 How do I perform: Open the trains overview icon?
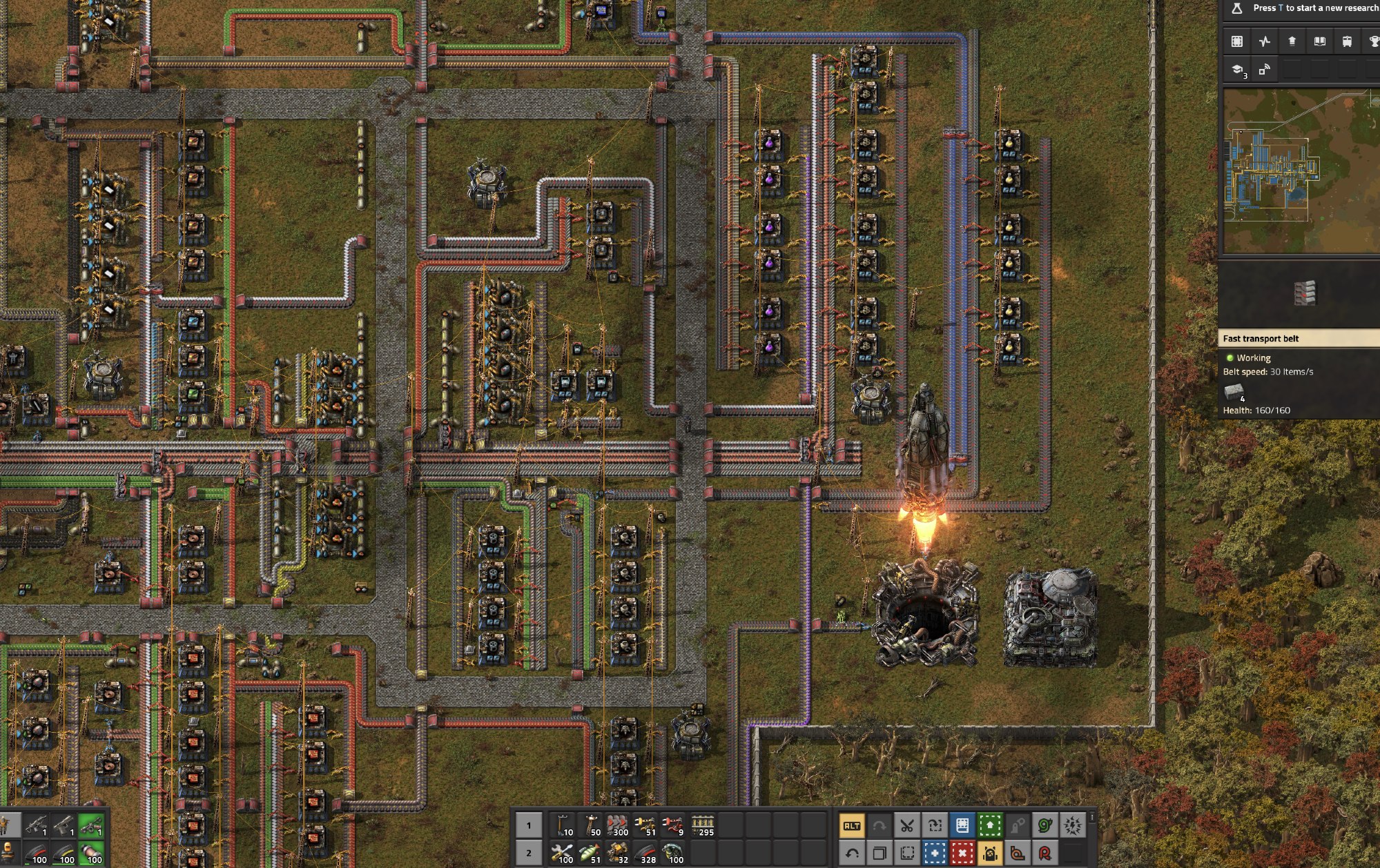(x=1347, y=41)
